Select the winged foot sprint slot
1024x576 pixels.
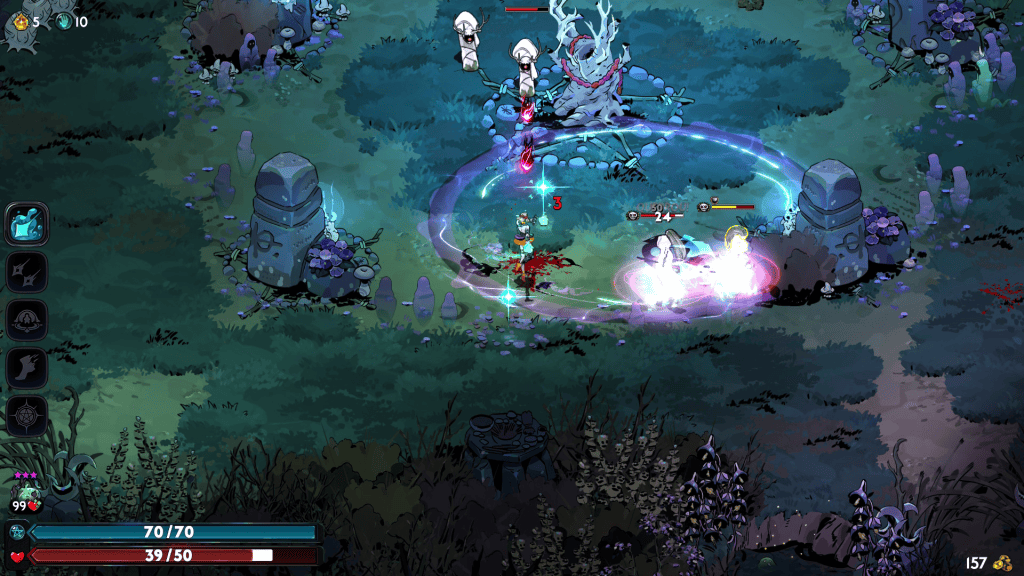tap(27, 368)
